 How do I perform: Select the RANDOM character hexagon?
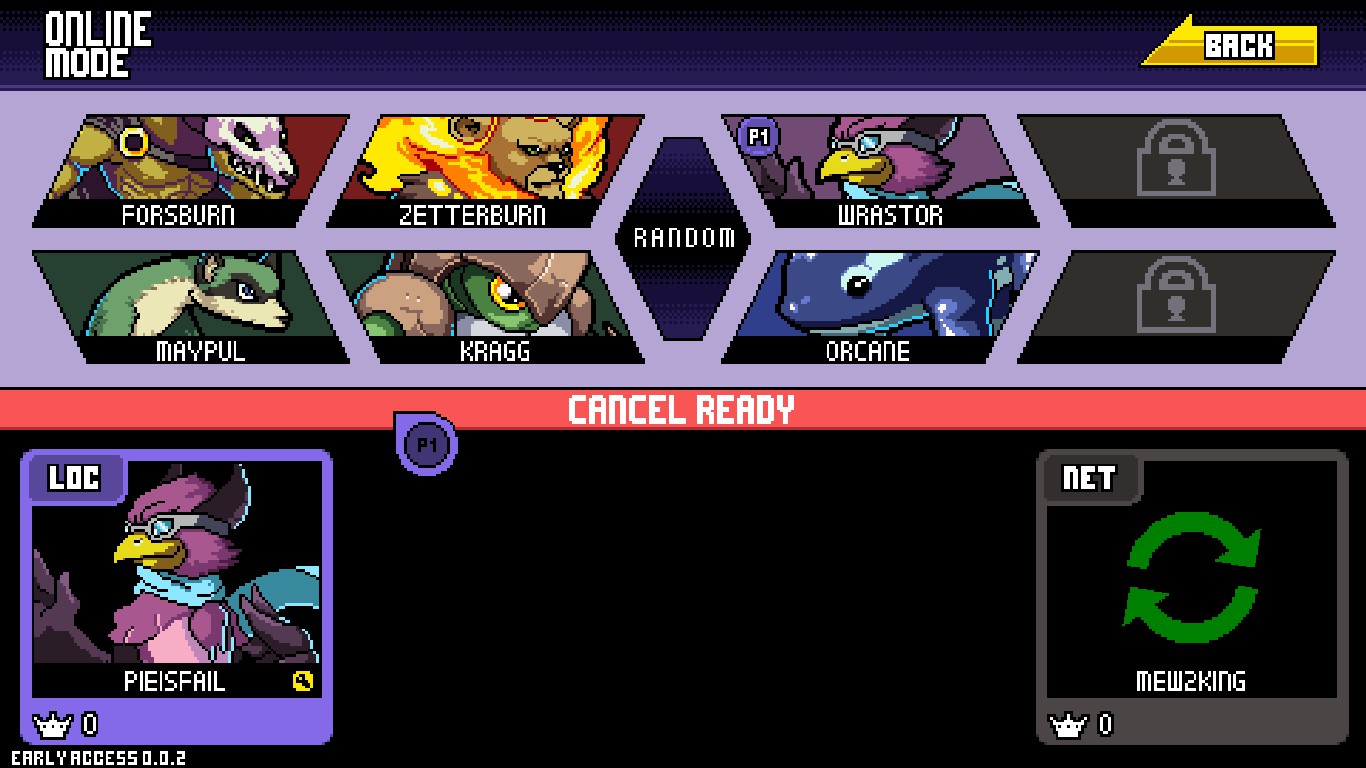685,238
